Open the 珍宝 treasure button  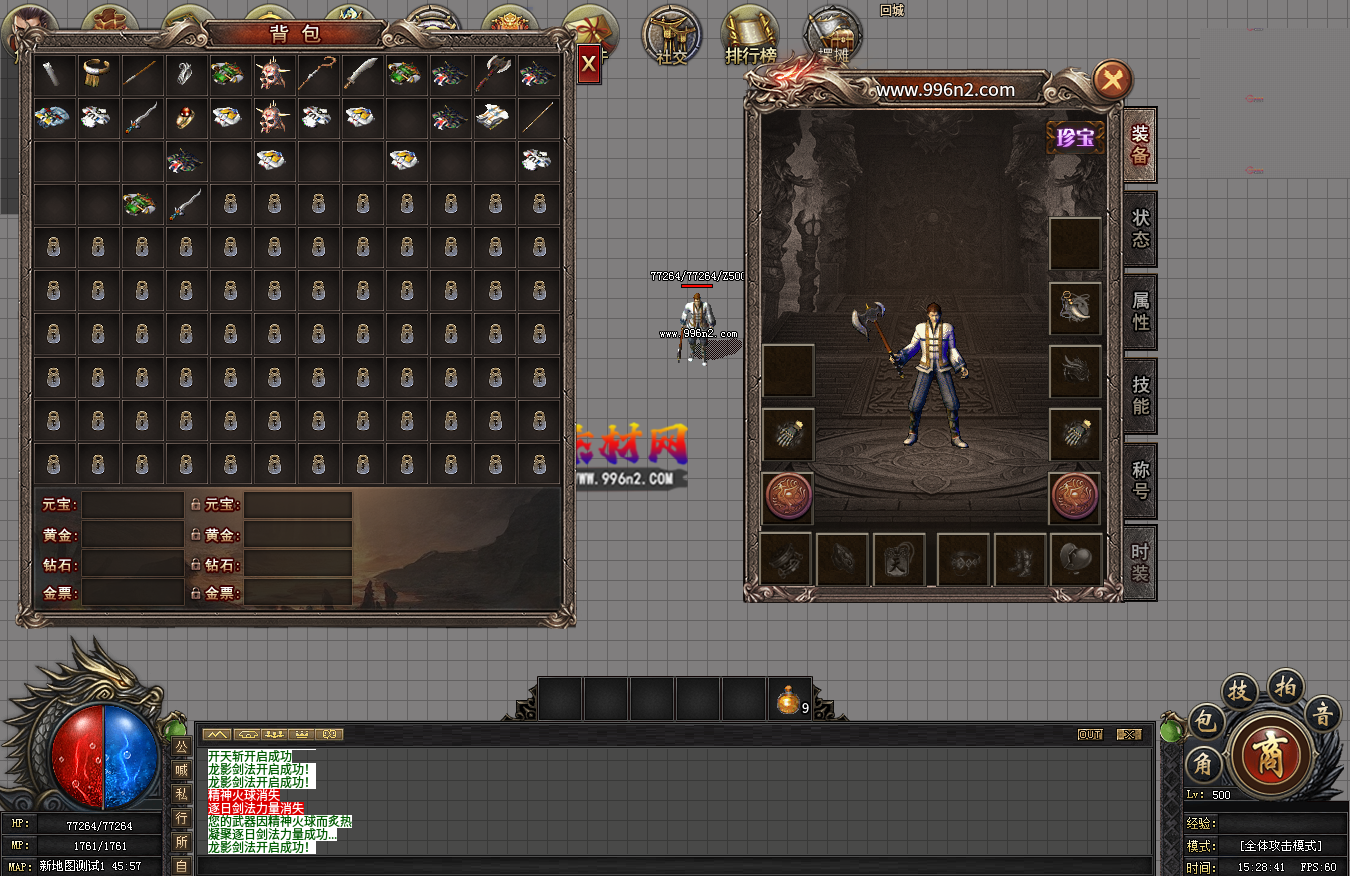point(1075,138)
